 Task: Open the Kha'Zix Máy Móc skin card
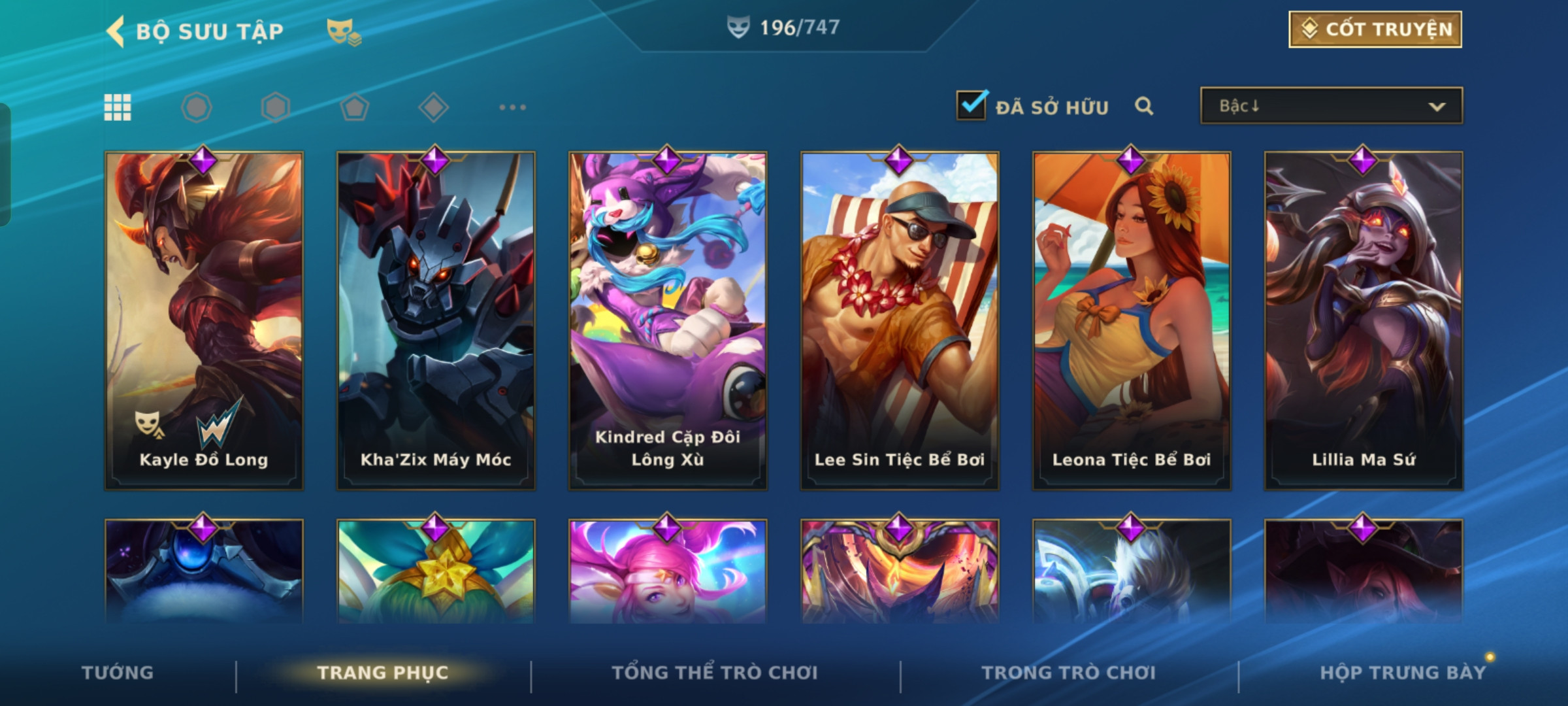point(436,320)
